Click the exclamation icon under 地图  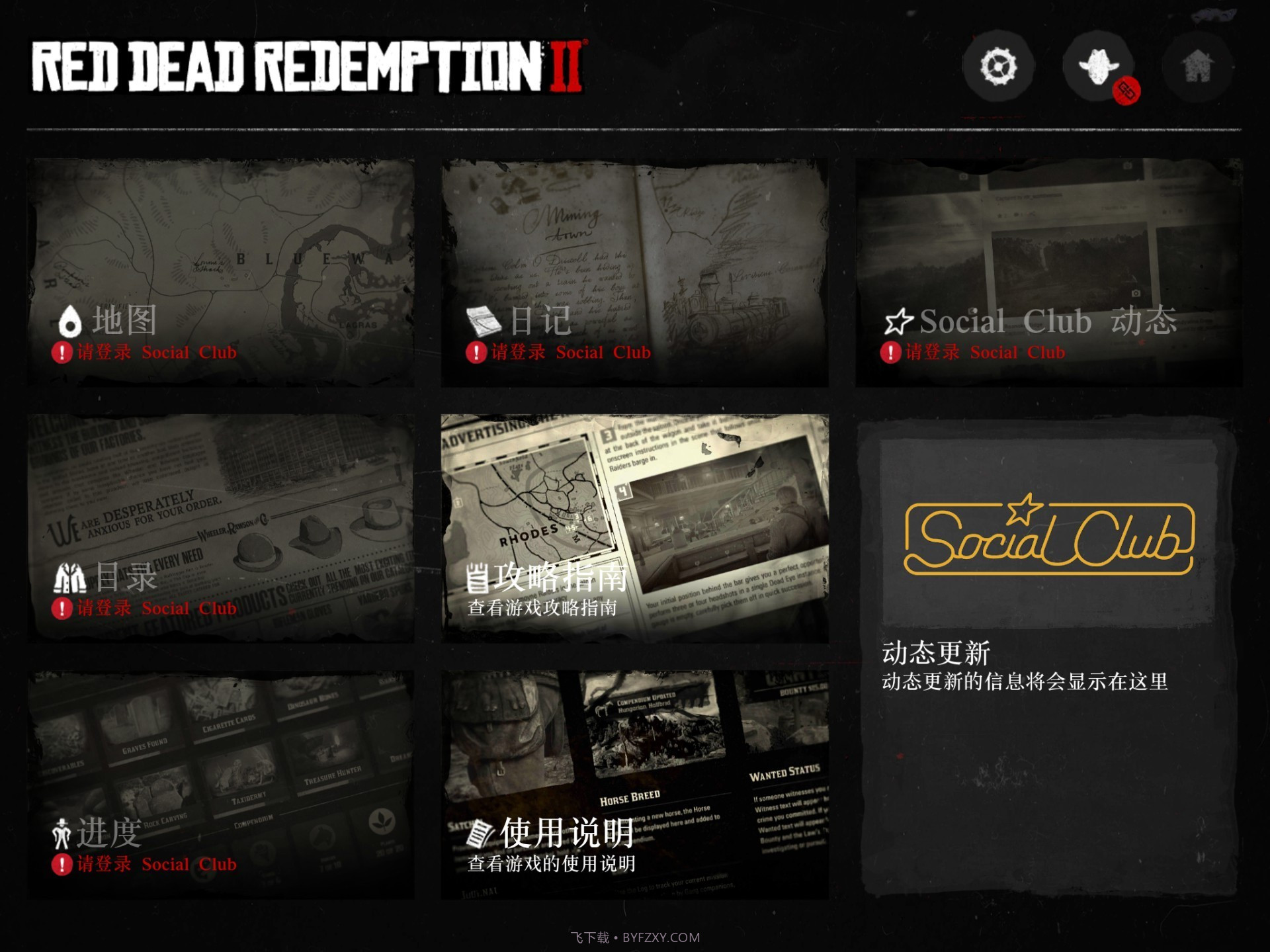tap(62, 353)
